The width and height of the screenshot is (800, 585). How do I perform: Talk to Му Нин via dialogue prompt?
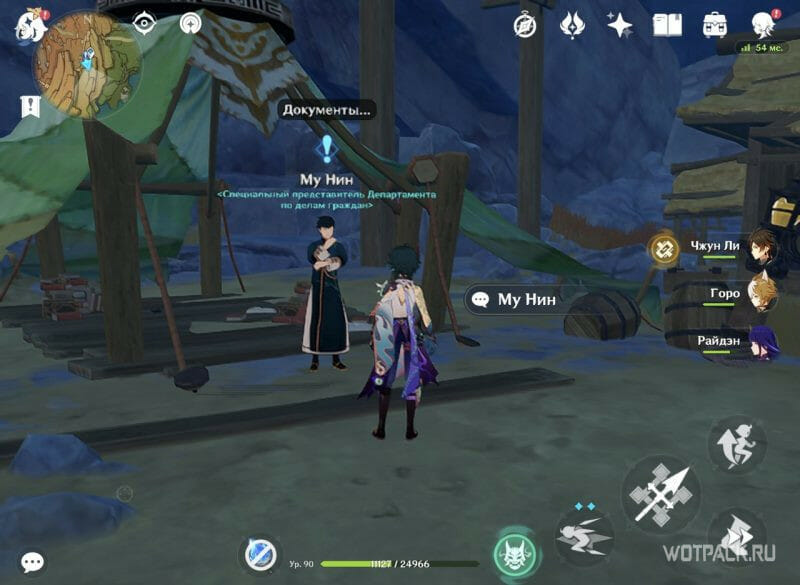point(515,299)
